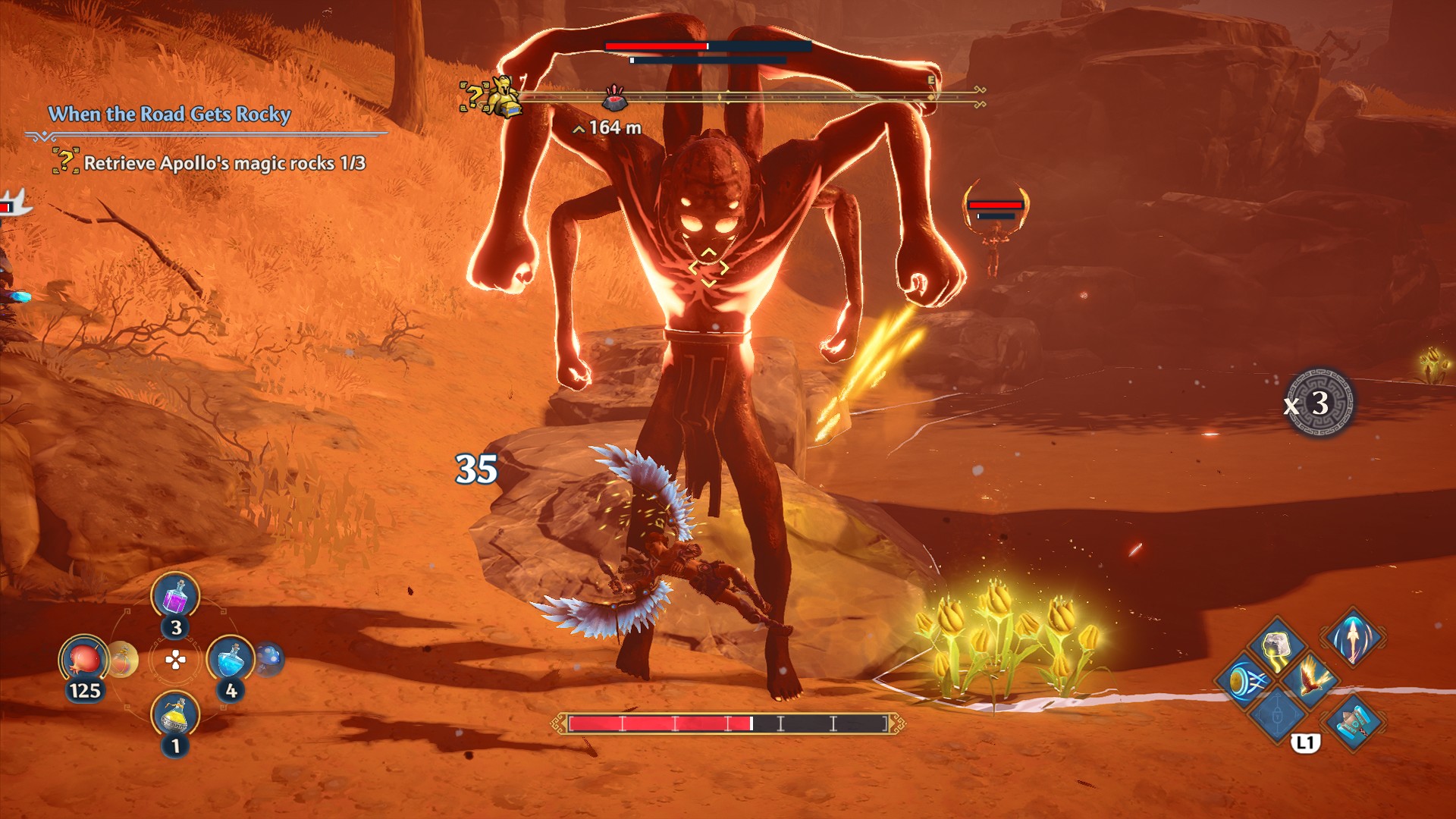Select the Retrieve Apollo's magic rocks objective
The image size is (1456, 819).
224,163
